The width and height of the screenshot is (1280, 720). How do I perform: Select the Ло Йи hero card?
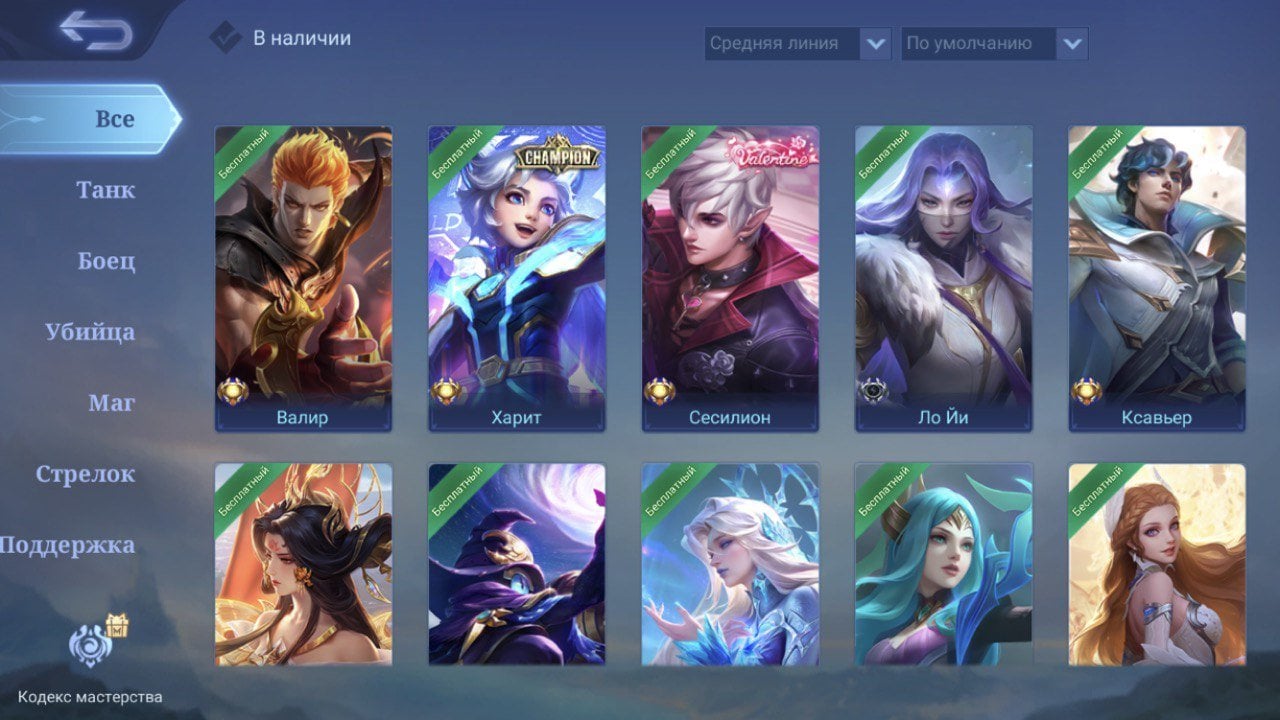(x=944, y=278)
